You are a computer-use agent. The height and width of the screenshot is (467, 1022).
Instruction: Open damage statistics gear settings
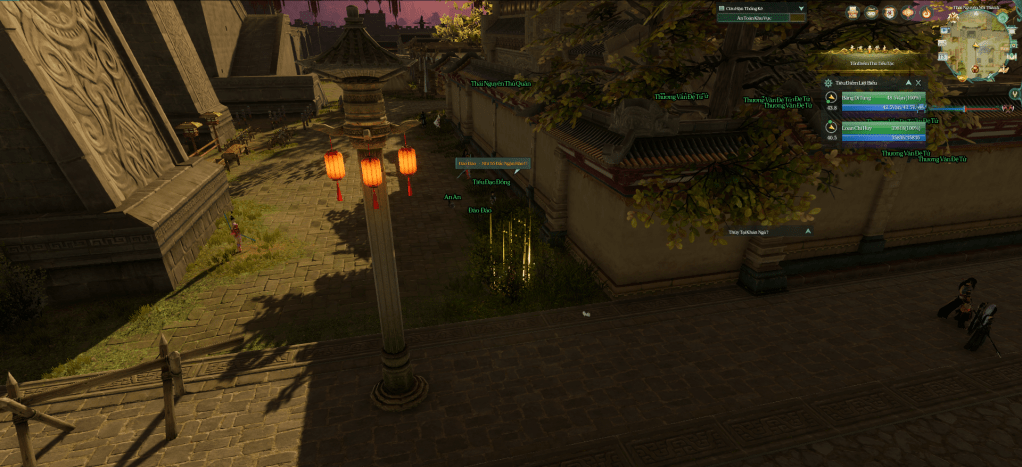(x=828, y=83)
